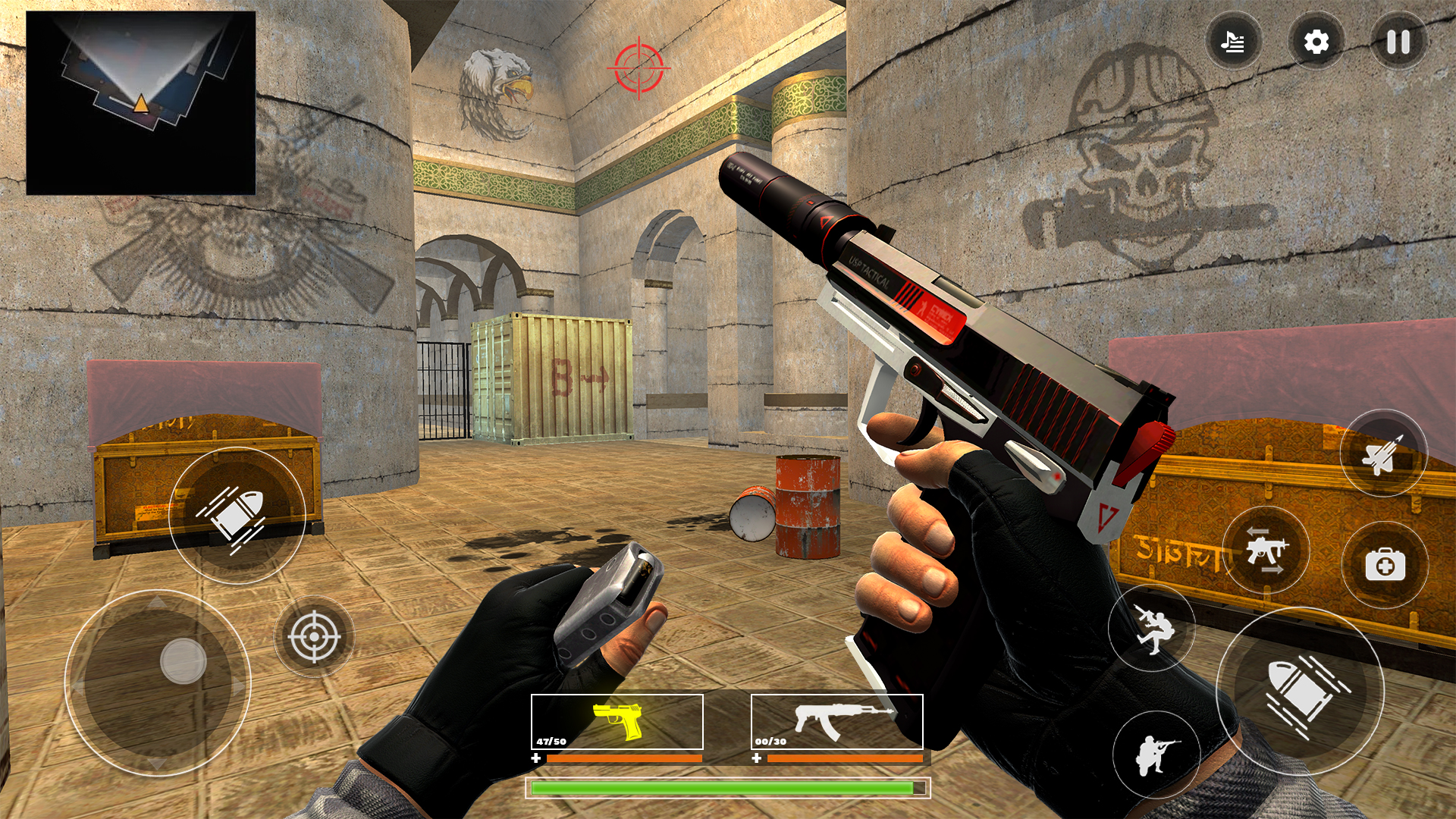Switch to the AK rifle weapon slot
This screenshot has height=819, width=1456.
point(836,723)
